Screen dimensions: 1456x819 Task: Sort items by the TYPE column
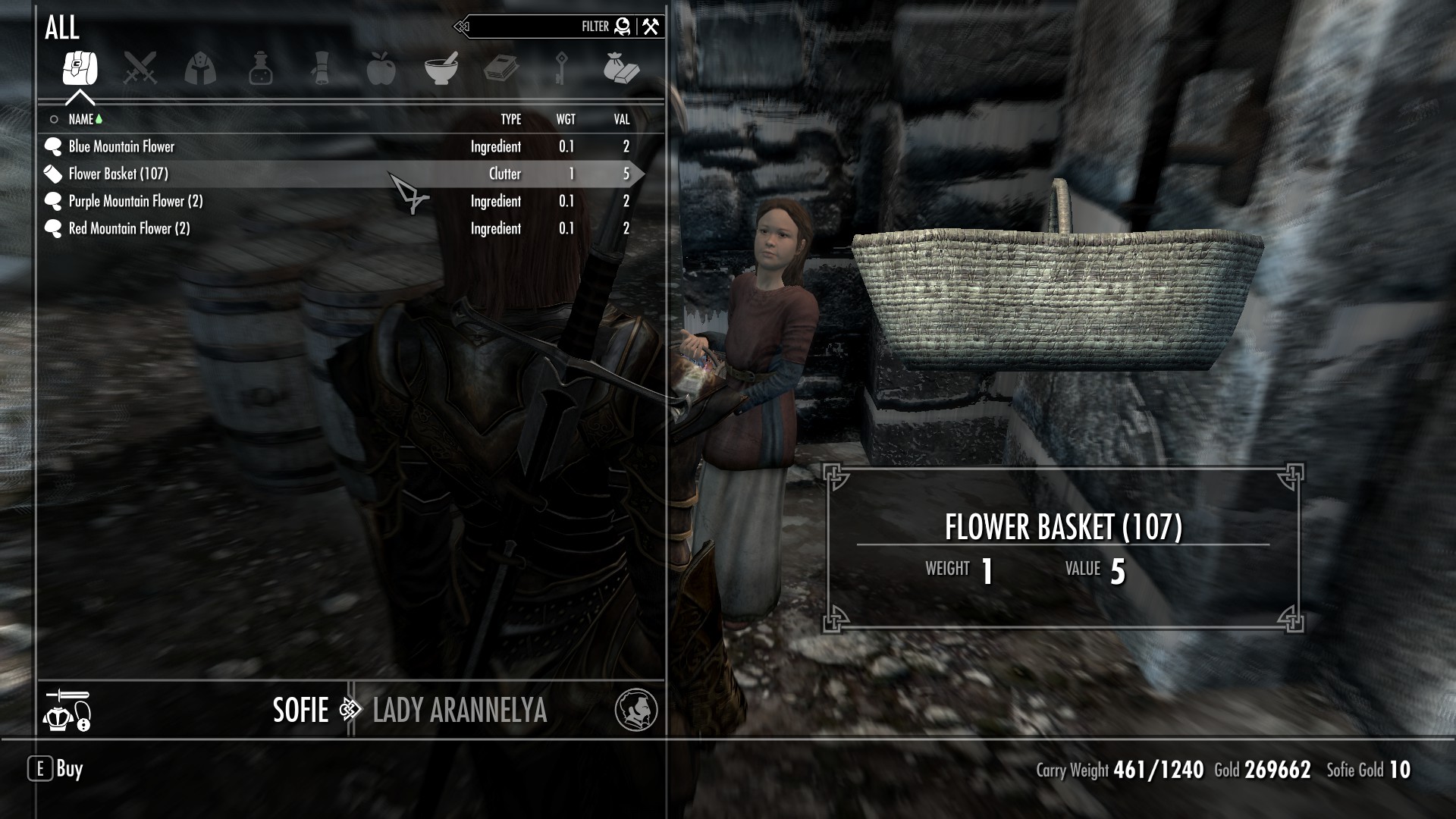pyautogui.click(x=511, y=119)
